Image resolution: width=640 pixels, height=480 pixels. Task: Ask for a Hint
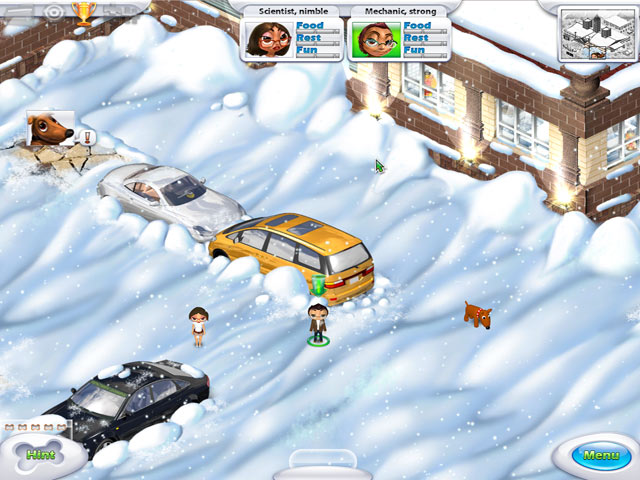[x=41, y=454]
